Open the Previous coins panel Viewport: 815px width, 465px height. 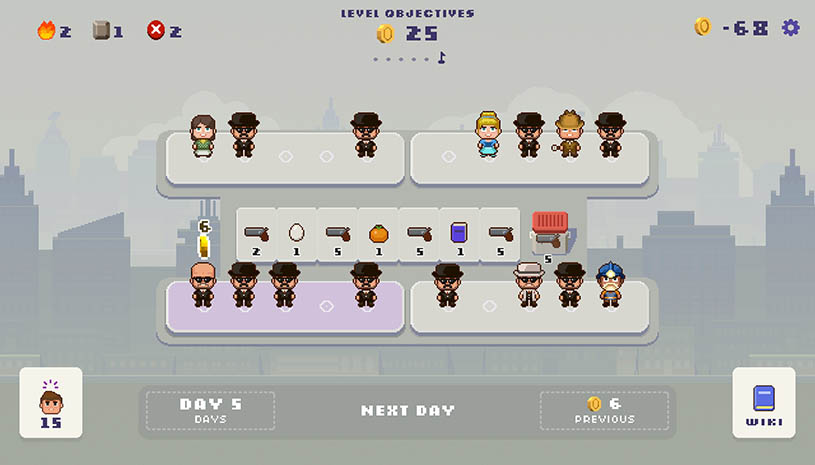[x=603, y=410]
